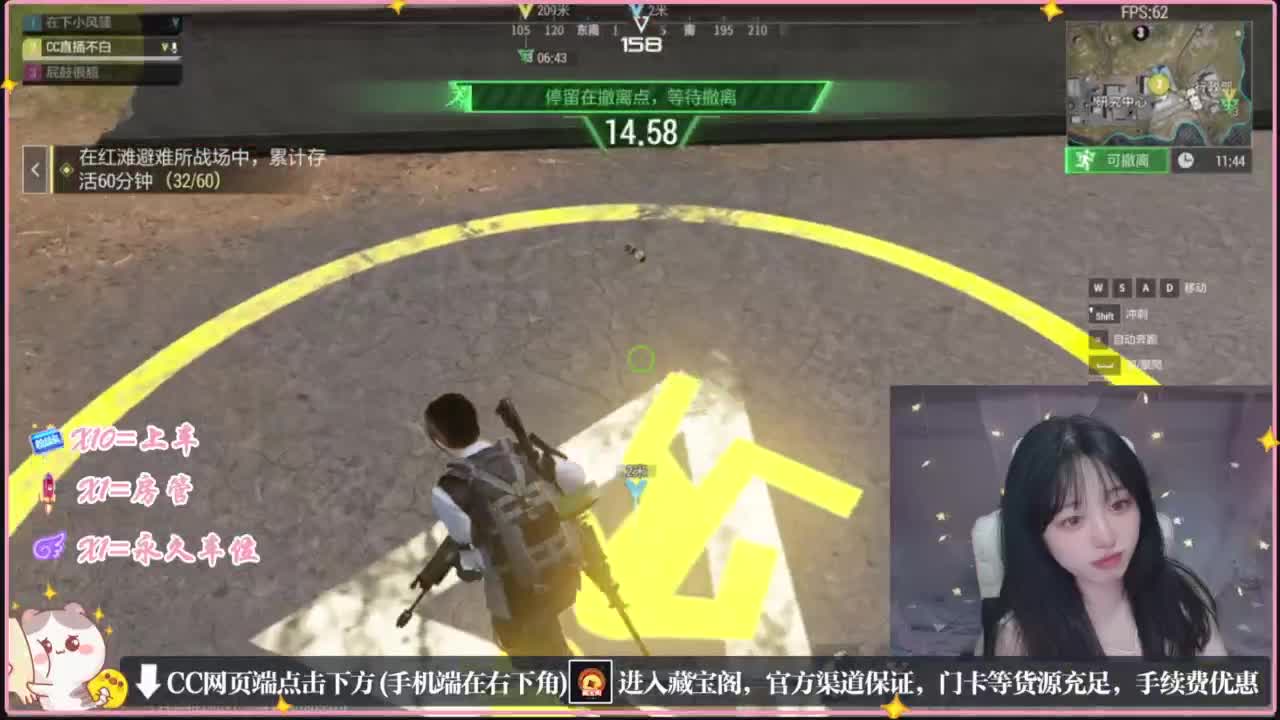This screenshot has width=1280, height=720.
Task: Click the rocket gift icon beside X1=房管
Action: pos(49,490)
